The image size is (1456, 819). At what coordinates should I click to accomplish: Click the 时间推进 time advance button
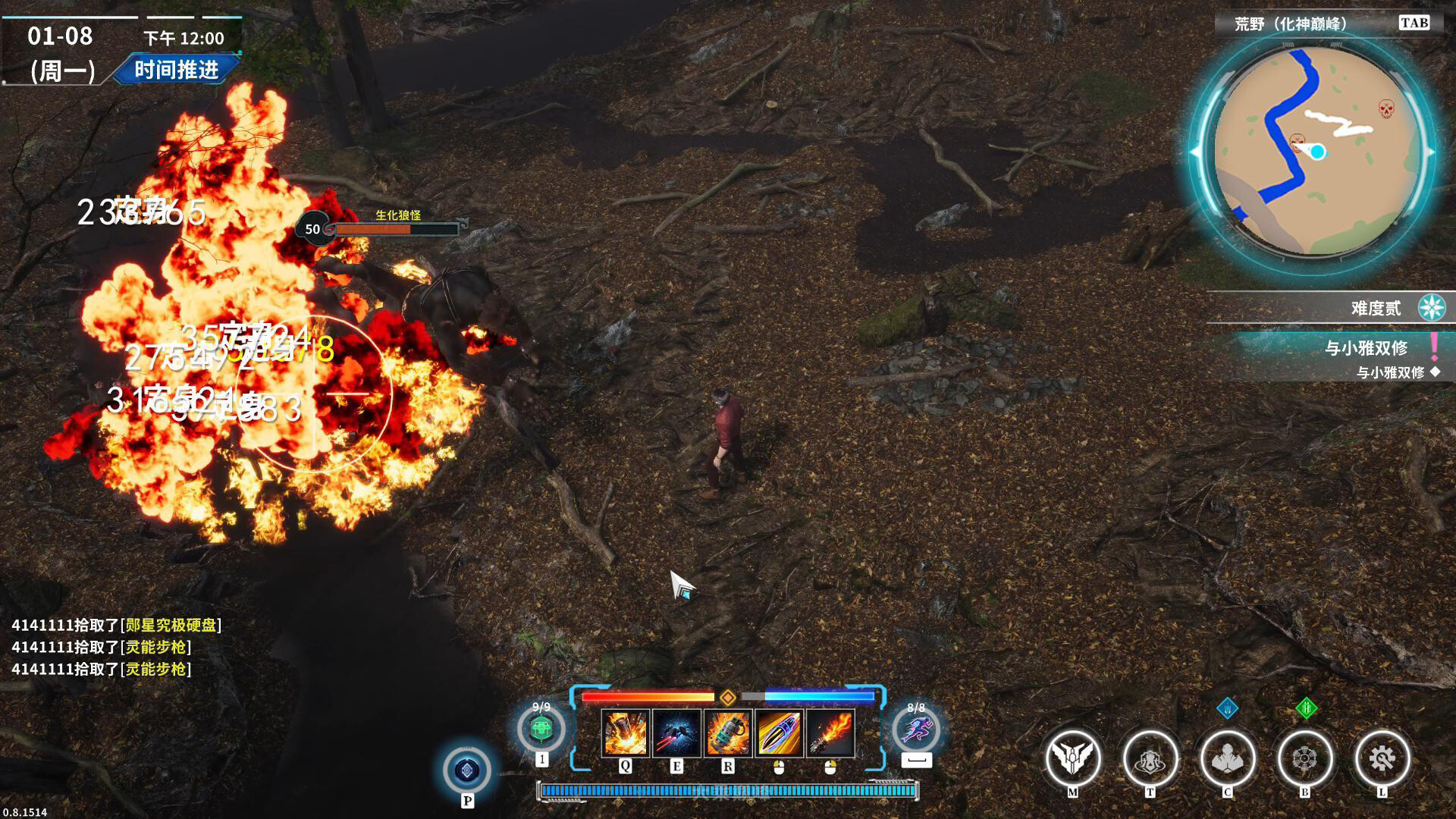[177, 70]
